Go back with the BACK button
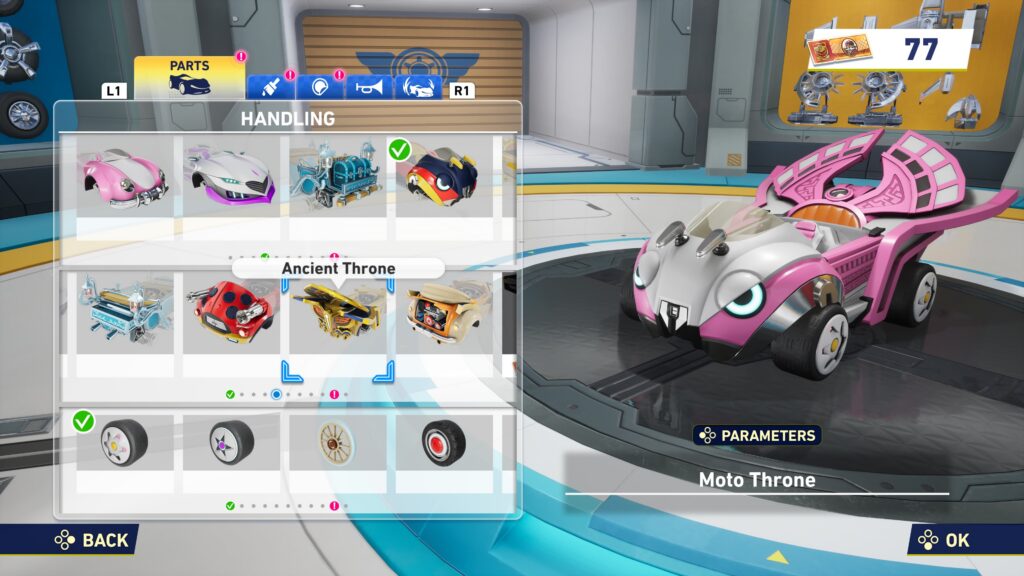This screenshot has width=1024, height=576. [91, 540]
